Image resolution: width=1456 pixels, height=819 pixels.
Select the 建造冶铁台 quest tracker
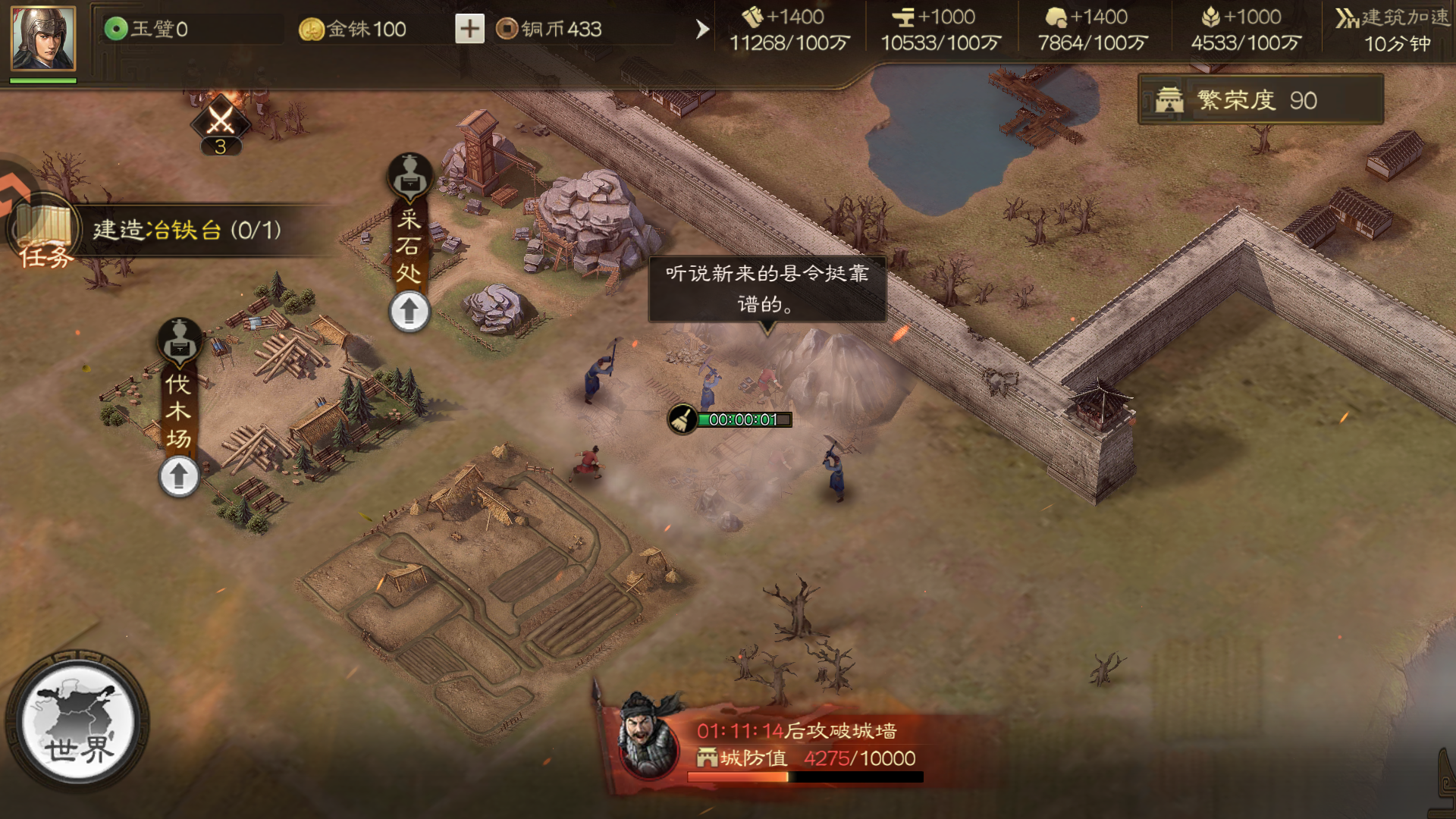[187, 230]
